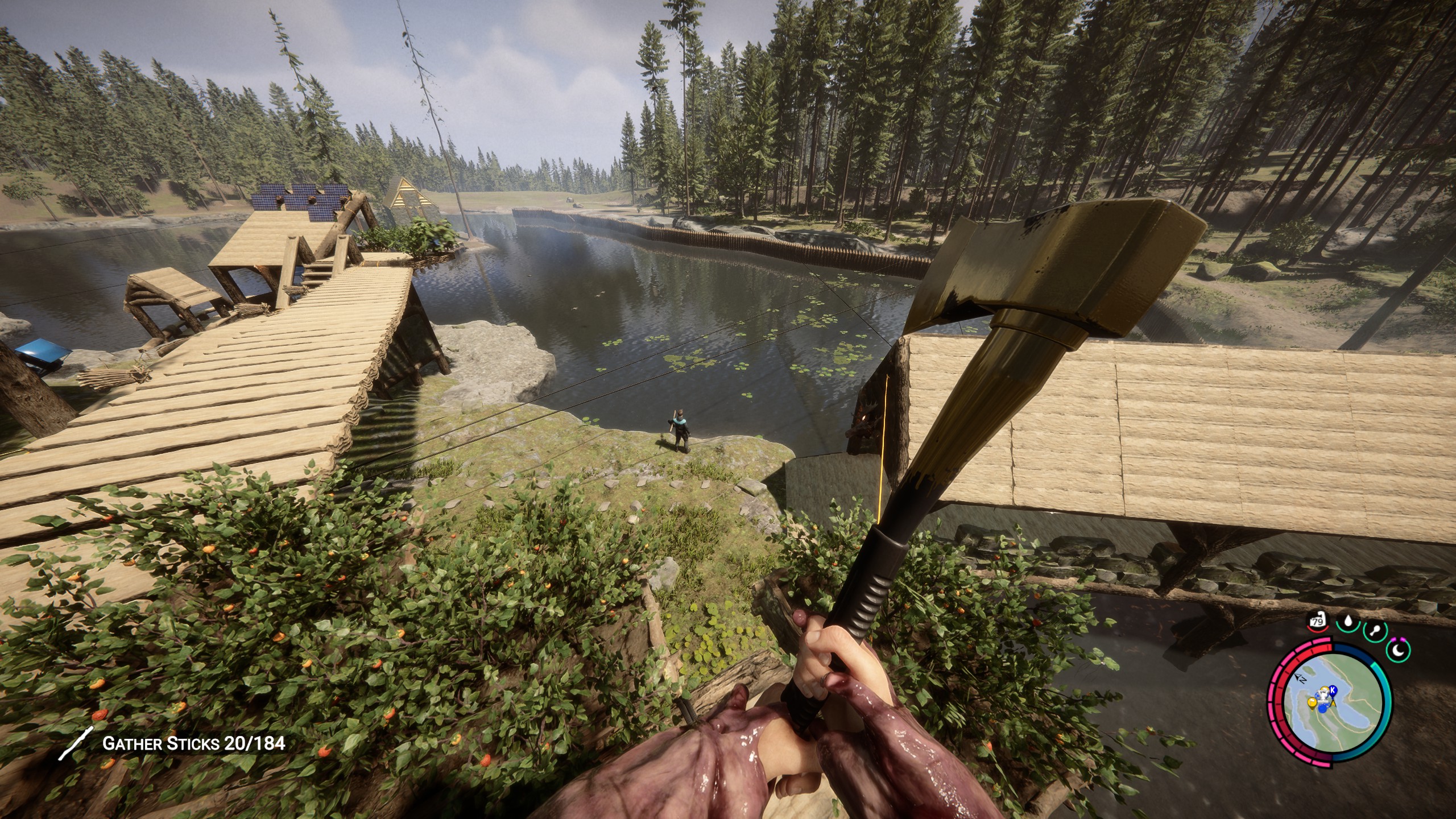Image resolution: width=1456 pixels, height=819 pixels.
Task: Expand the cluster of blue markers on minimap
Action: tap(1323, 708)
